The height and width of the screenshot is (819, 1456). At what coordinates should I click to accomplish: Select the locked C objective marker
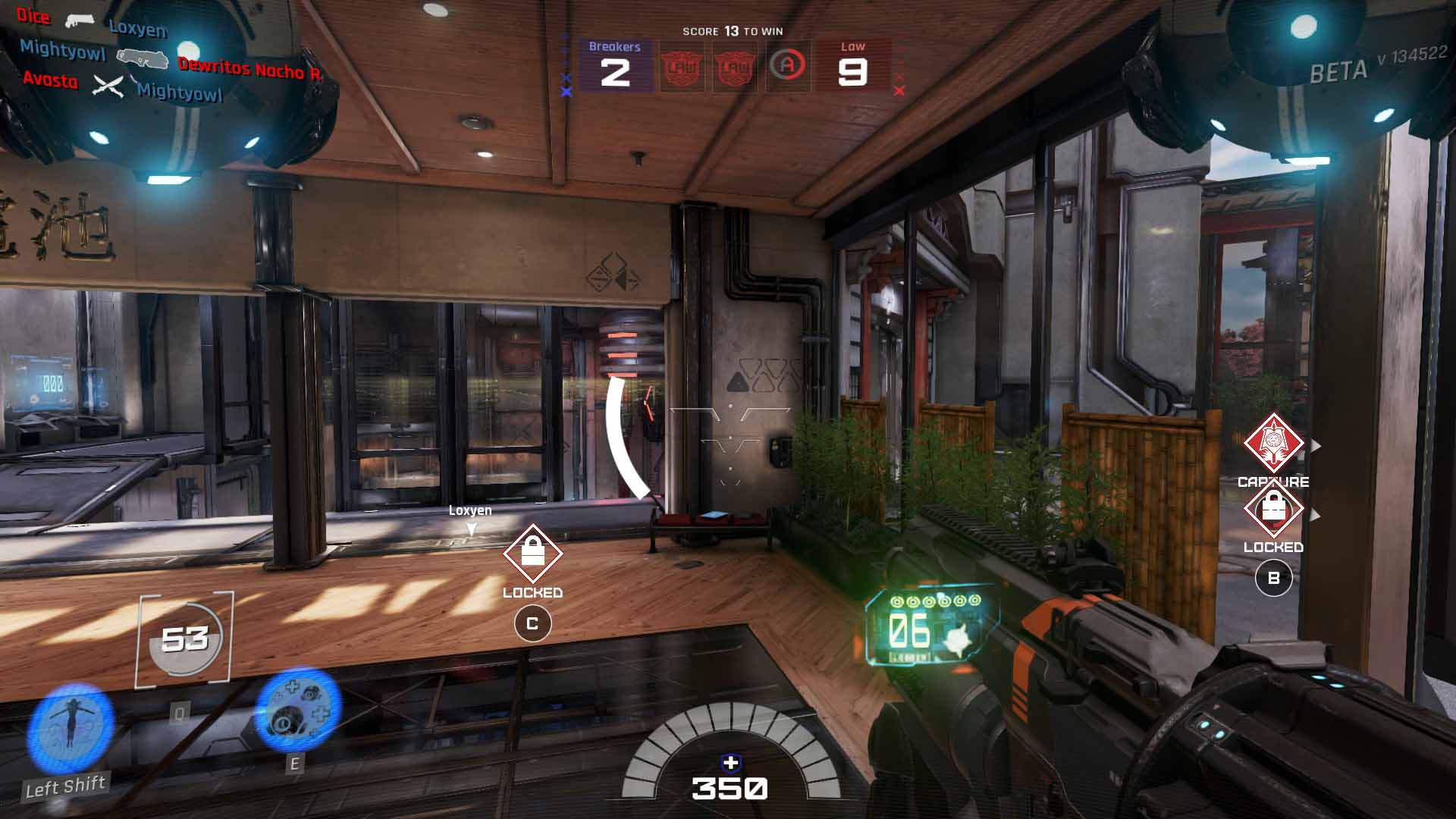(x=532, y=554)
